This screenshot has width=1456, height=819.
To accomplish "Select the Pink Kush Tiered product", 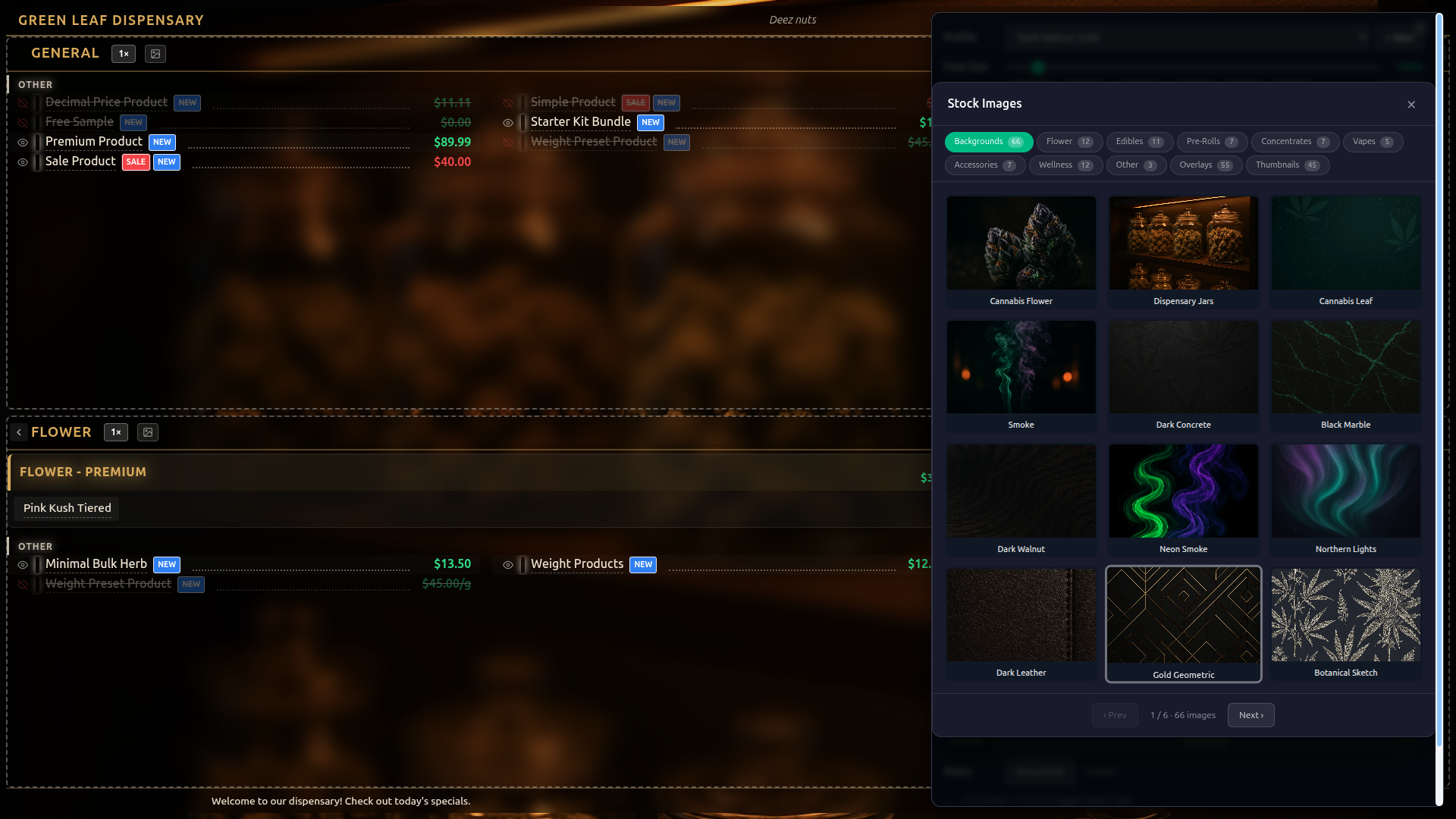I will pos(67,508).
